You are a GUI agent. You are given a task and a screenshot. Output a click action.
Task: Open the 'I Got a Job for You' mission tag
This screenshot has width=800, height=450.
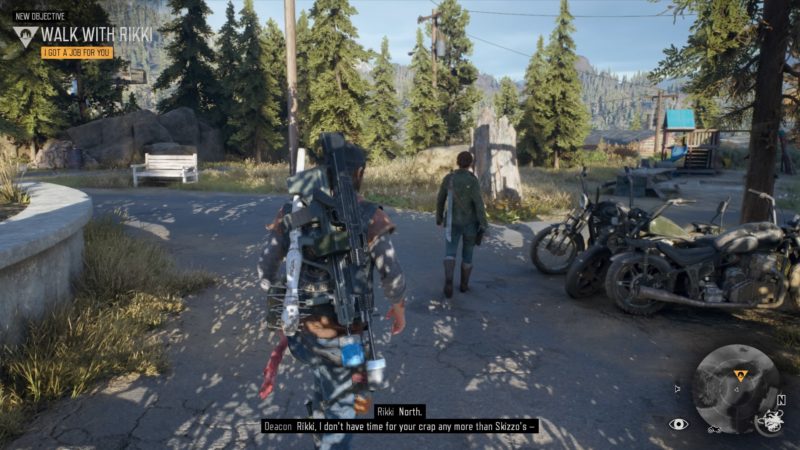coord(77,52)
